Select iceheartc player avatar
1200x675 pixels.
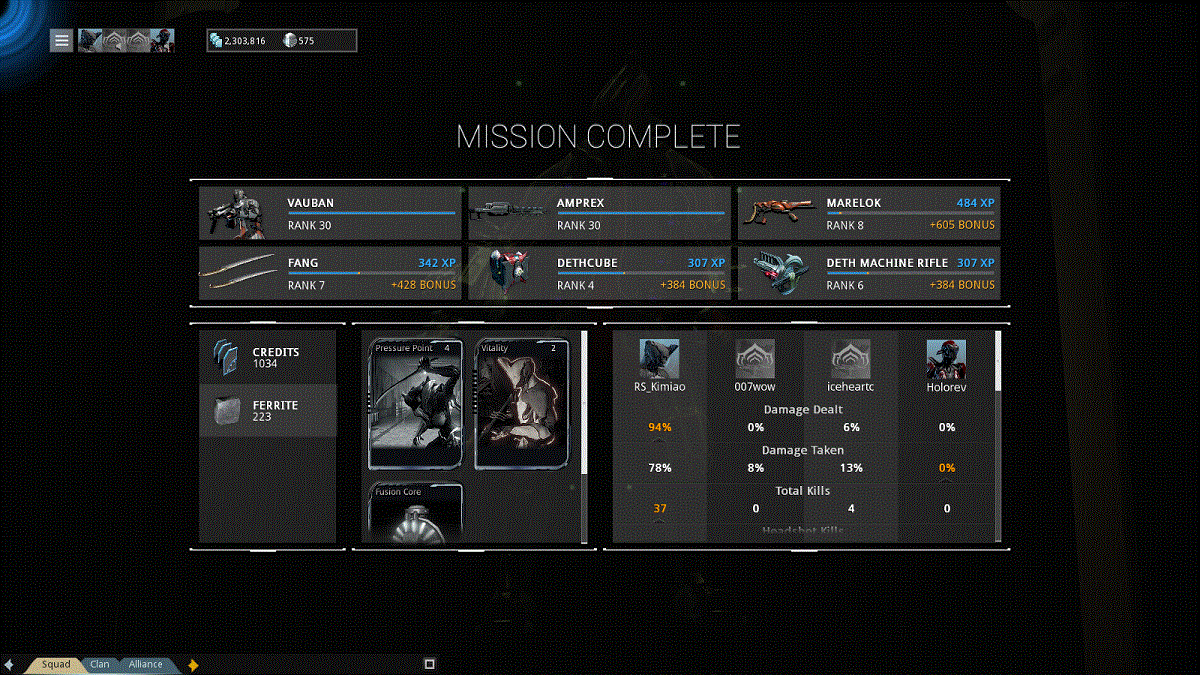click(x=850, y=359)
